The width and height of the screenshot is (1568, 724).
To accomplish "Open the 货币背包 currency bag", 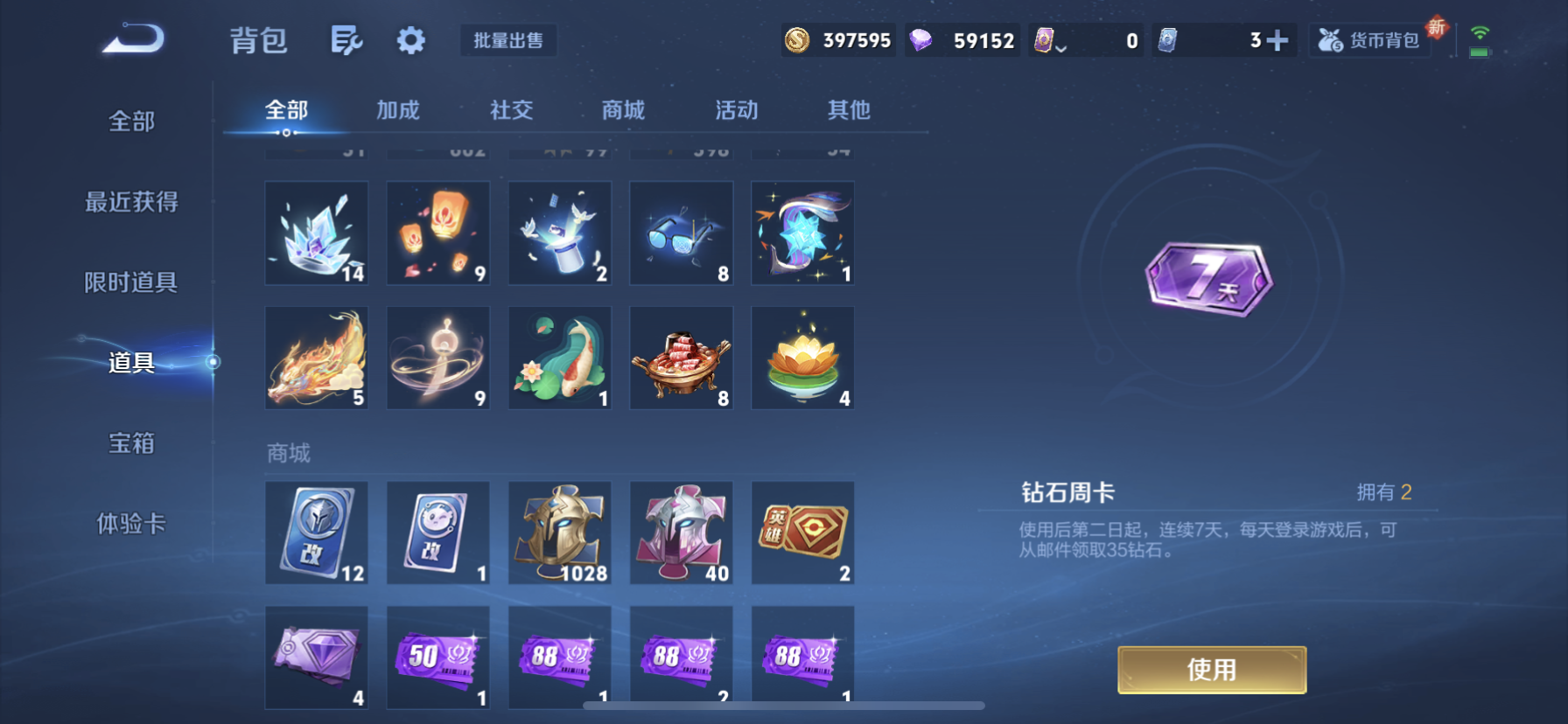I will point(1370,40).
